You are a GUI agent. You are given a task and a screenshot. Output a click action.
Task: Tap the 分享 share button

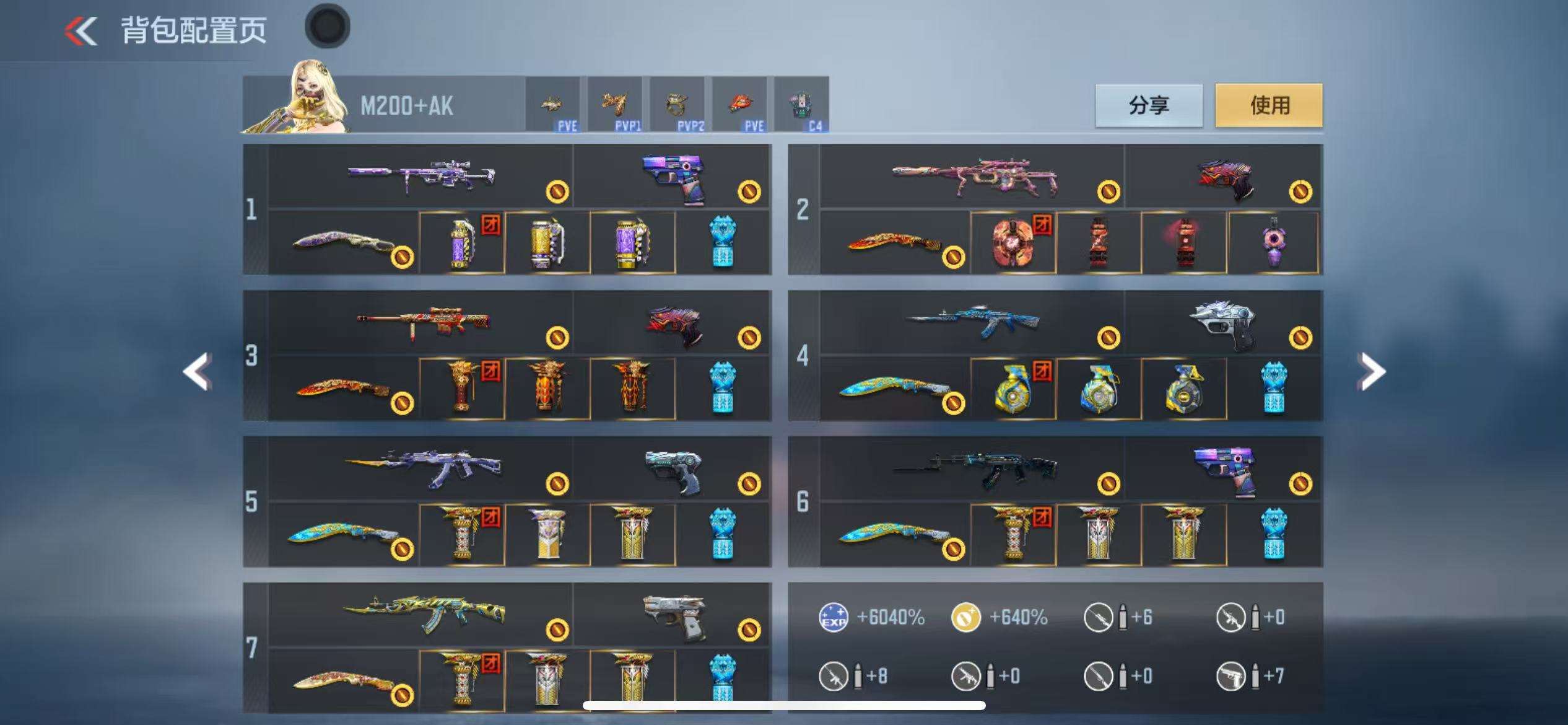1149,105
